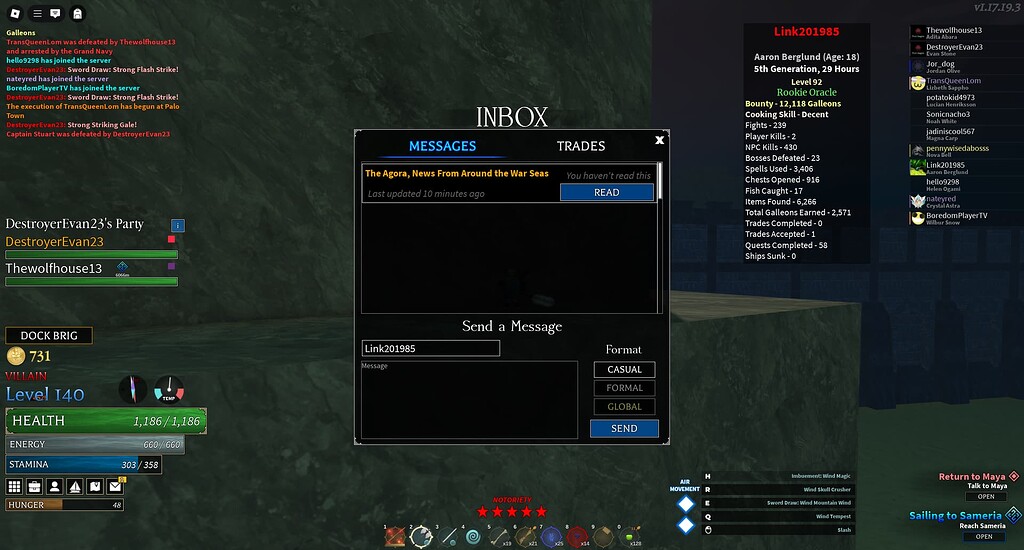Open the briefcase inventory icon
Viewport: 1024px width, 550px height.
tap(35, 487)
